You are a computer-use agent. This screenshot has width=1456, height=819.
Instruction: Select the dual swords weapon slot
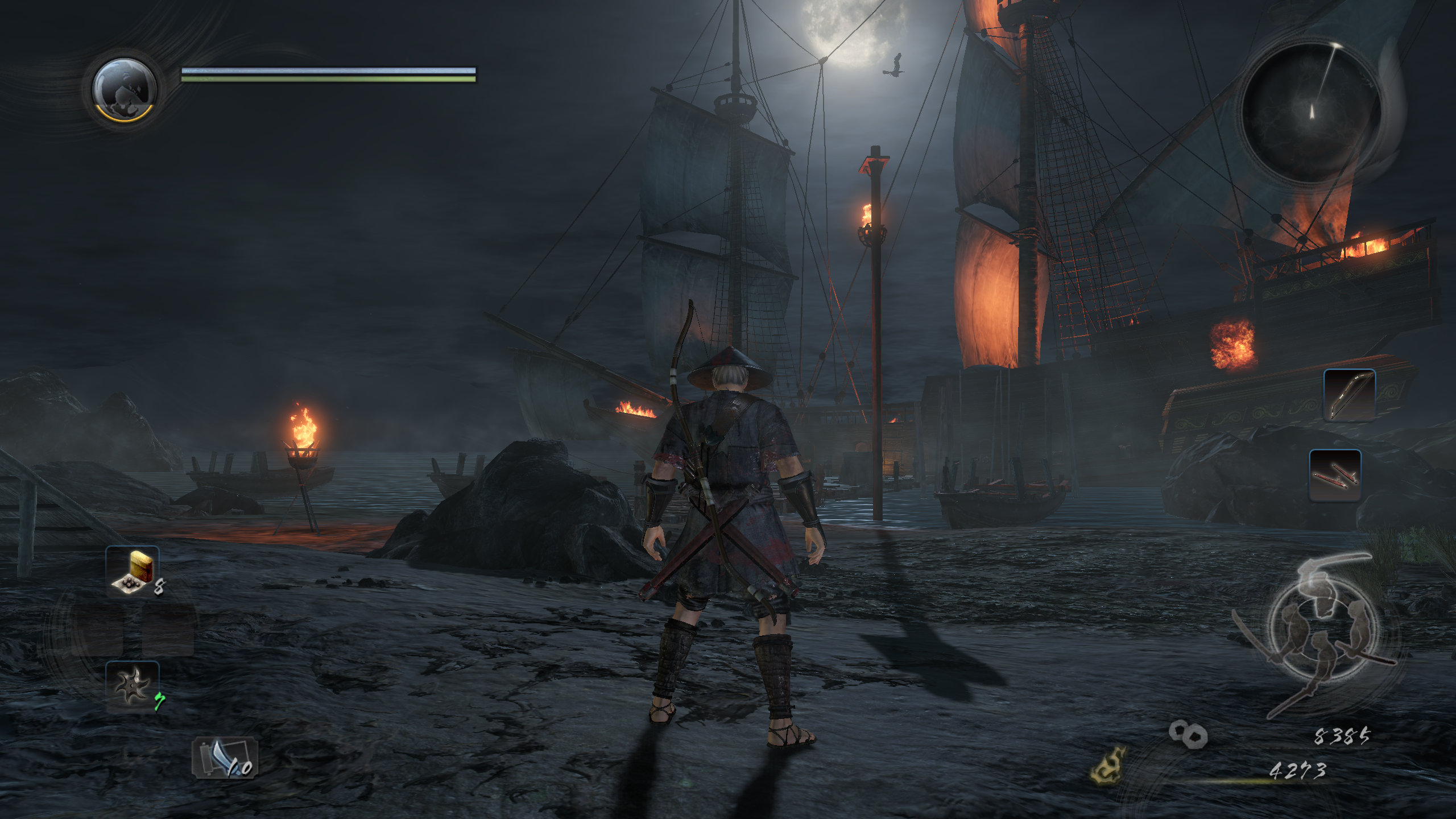pyautogui.click(x=1334, y=475)
